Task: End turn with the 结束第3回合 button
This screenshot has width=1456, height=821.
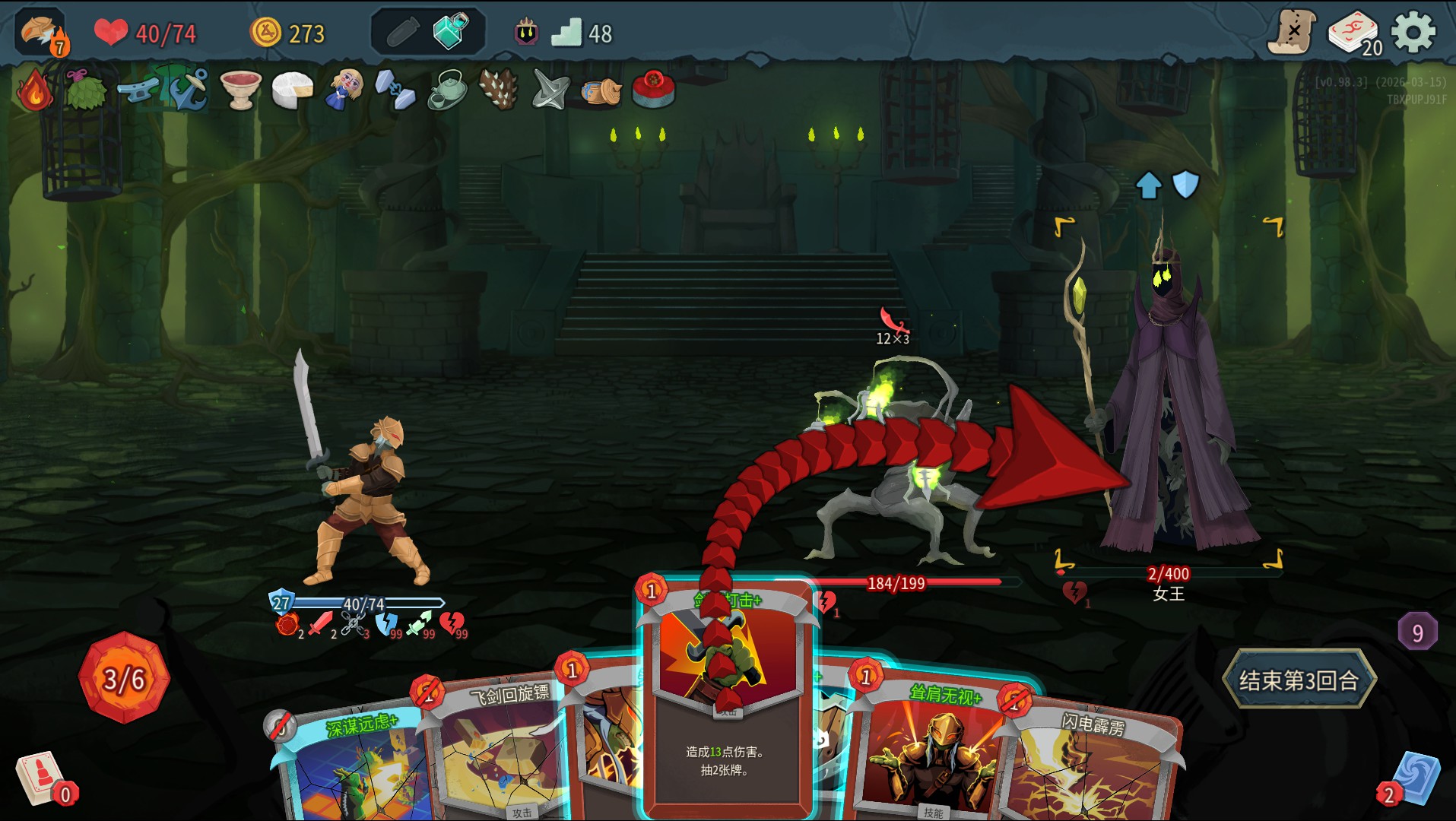Action: point(1299,680)
